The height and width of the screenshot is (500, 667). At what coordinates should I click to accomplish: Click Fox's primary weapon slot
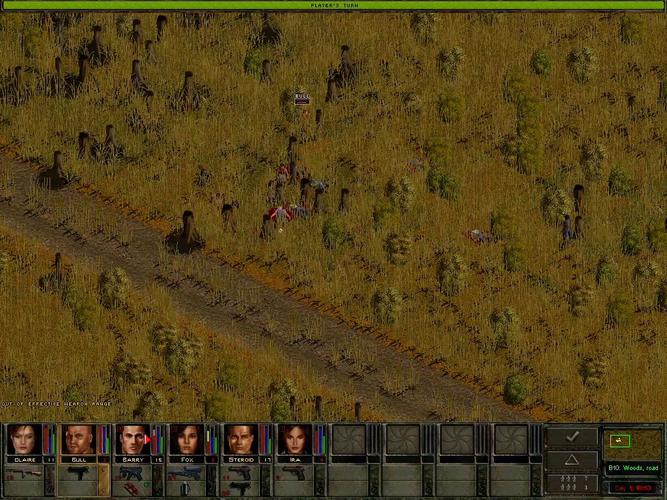pos(184,471)
